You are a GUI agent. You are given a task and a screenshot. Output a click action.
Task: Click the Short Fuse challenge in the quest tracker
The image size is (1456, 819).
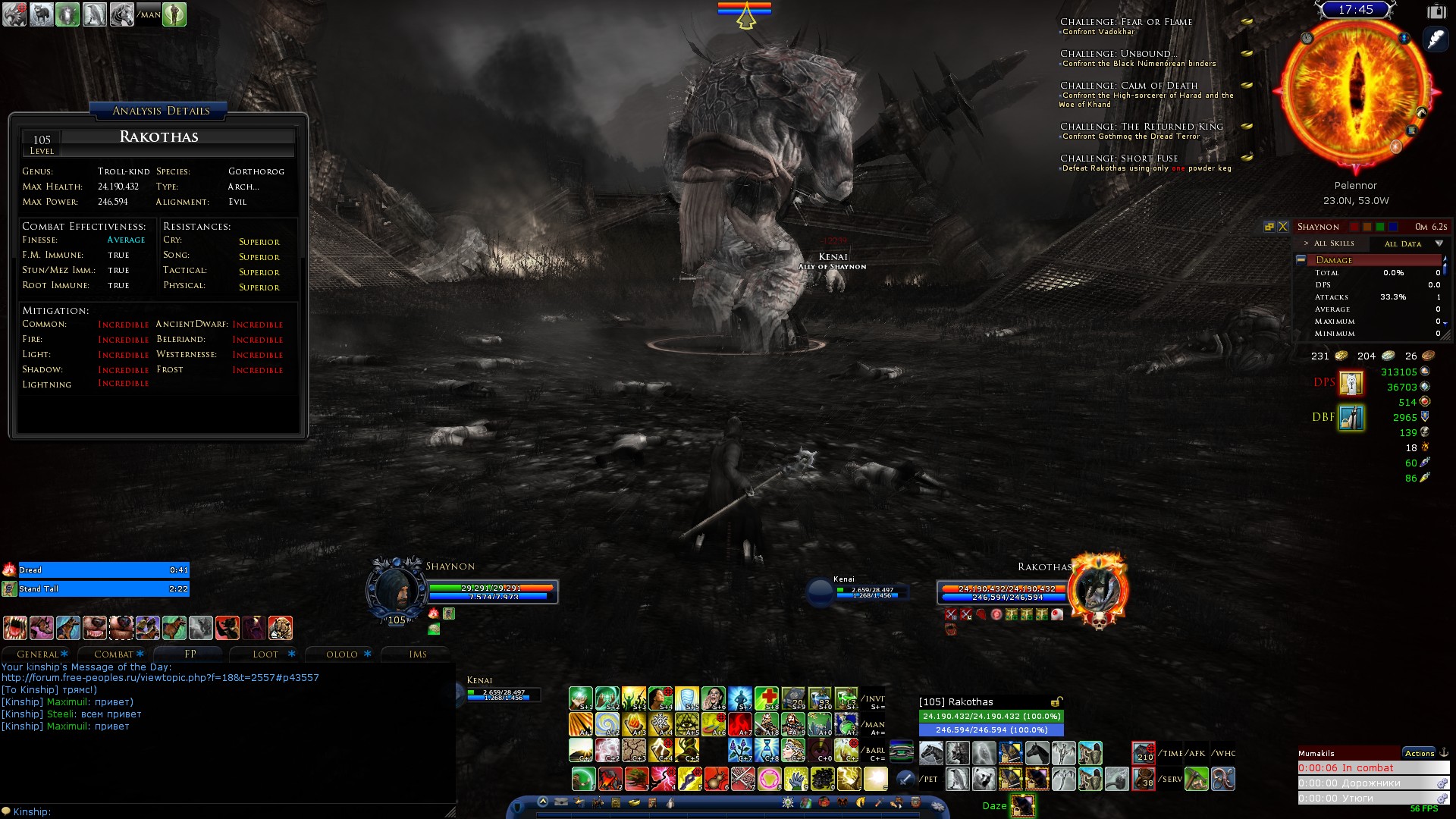coord(1119,158)
